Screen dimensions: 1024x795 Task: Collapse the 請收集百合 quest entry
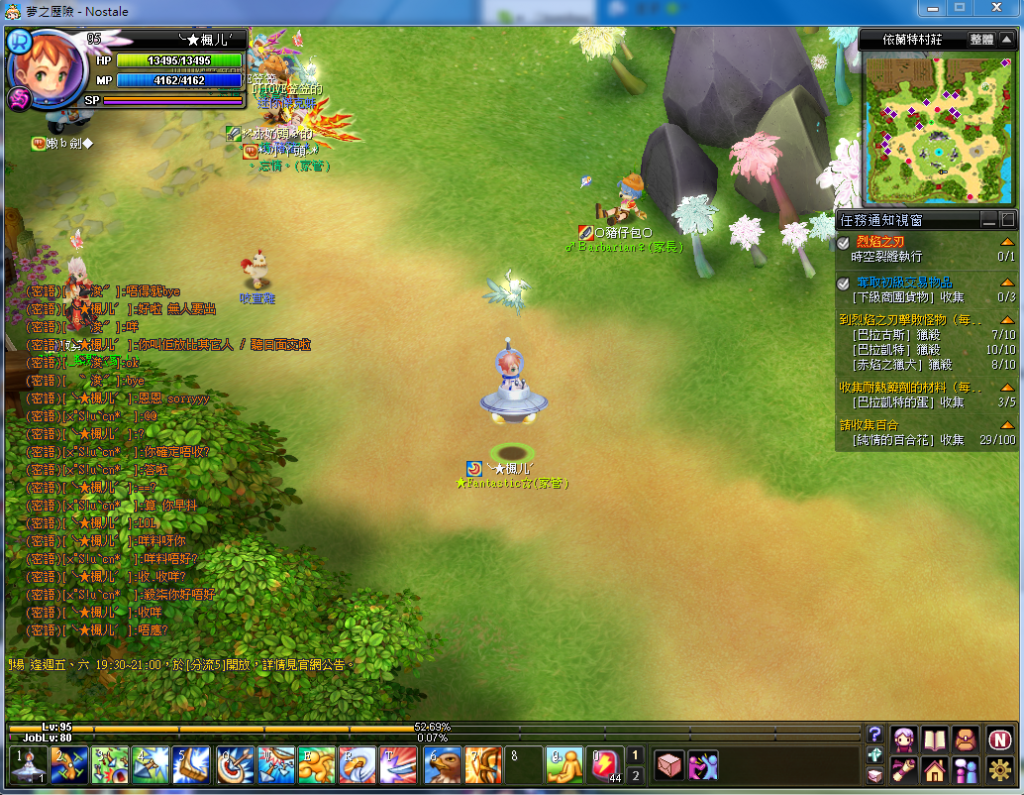tap(1007, 425)
